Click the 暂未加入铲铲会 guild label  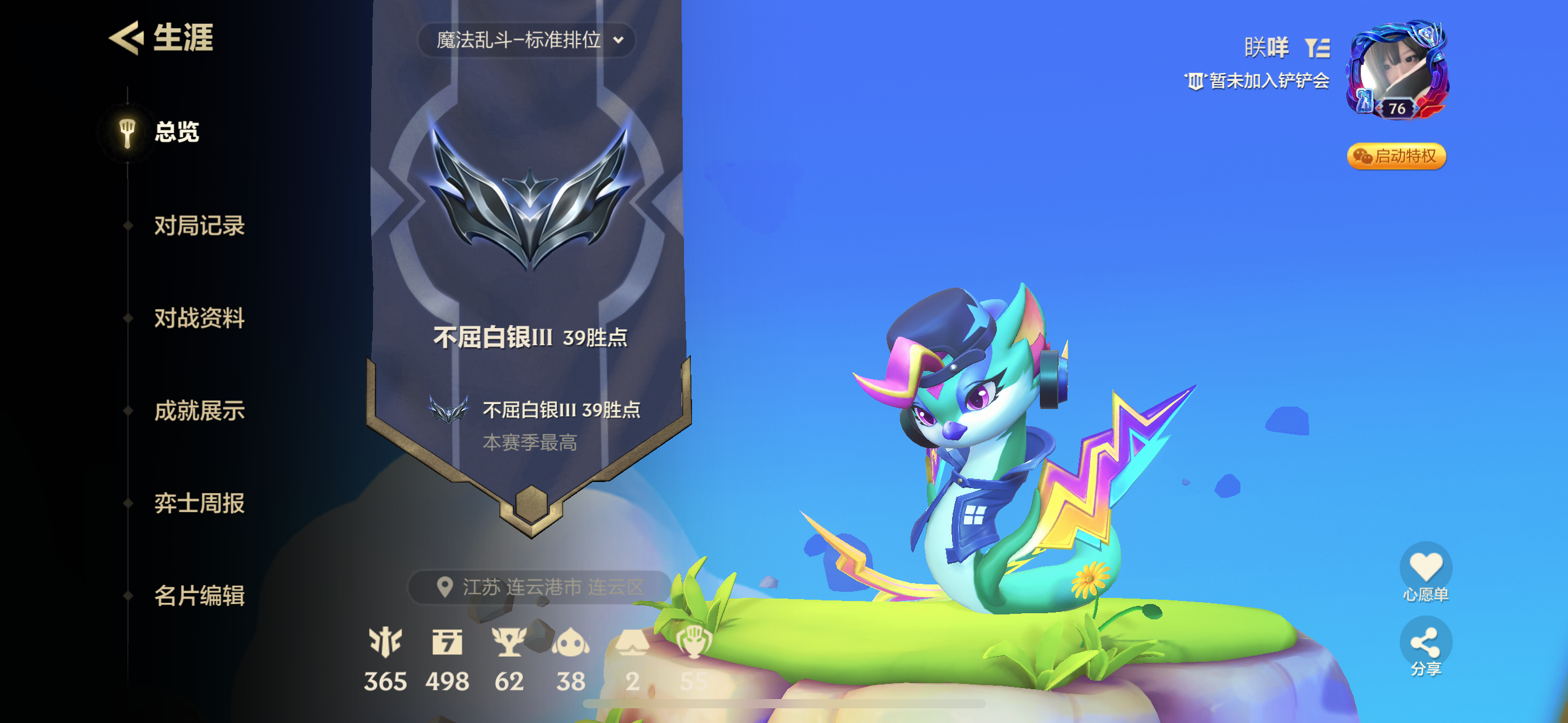1258,81
